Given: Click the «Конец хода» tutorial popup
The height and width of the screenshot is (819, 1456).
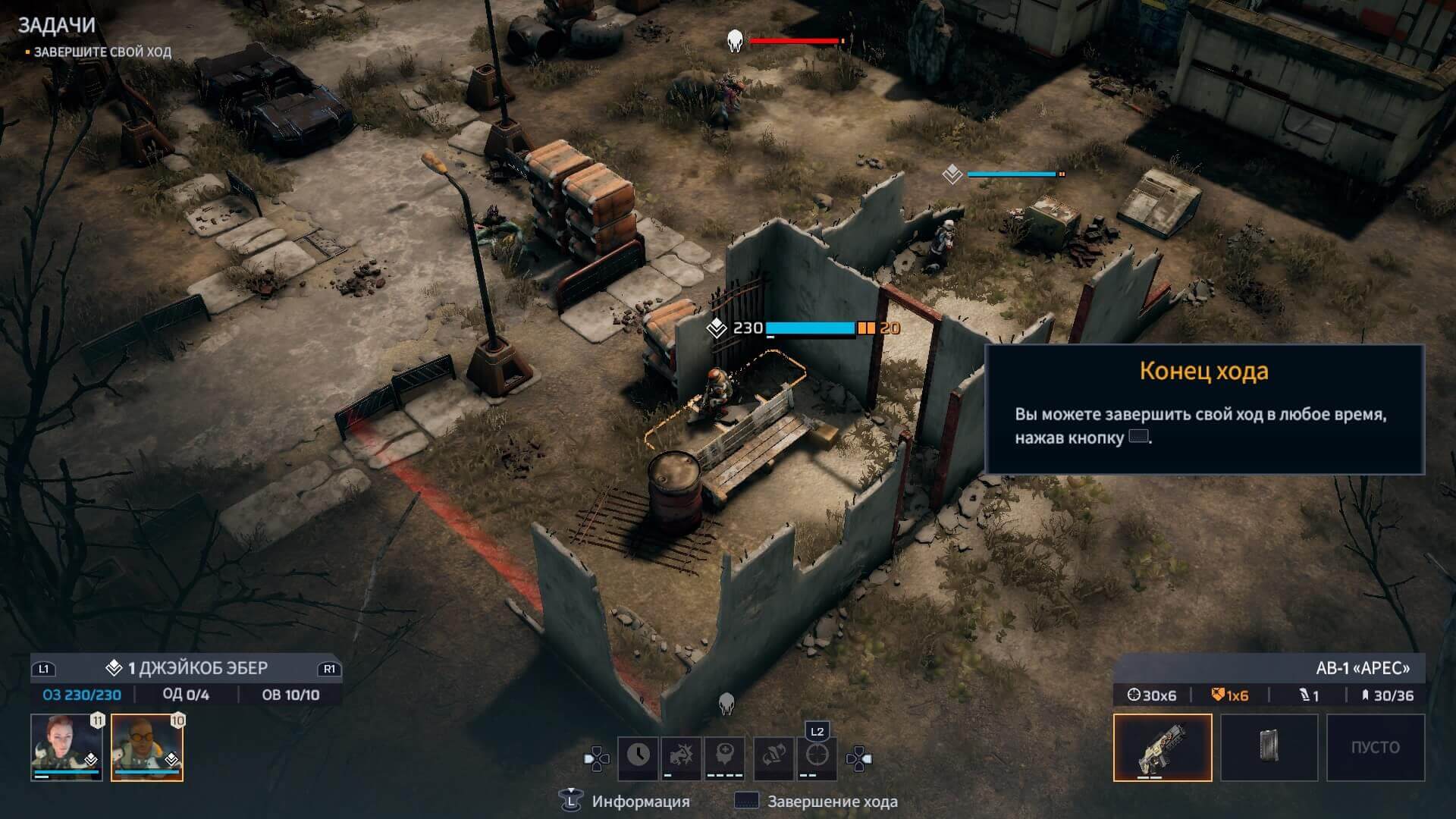Looking at the screenshot, I should [1203, 409].
